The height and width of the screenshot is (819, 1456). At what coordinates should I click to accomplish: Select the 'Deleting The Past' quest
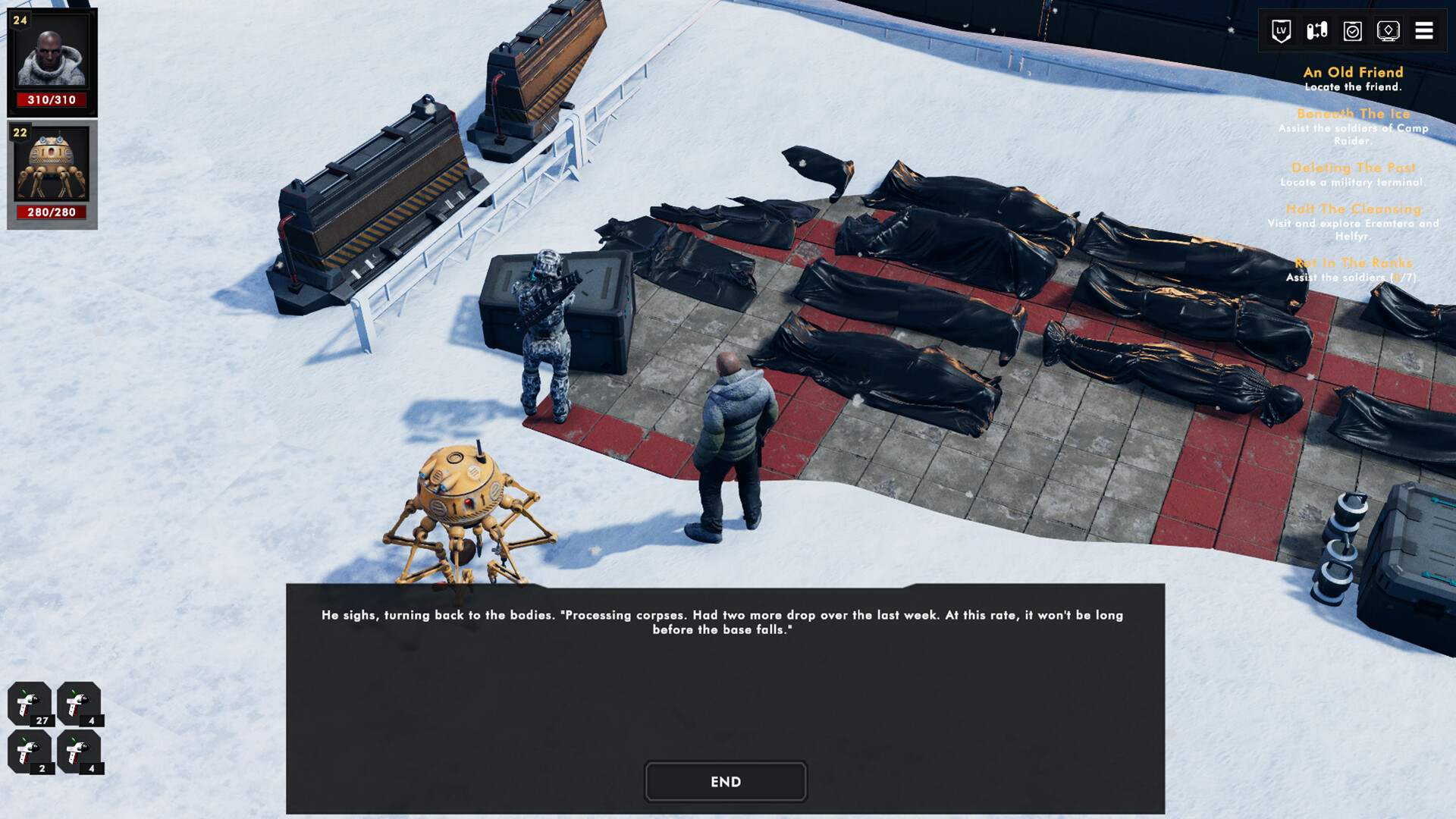pos(1352,168)
